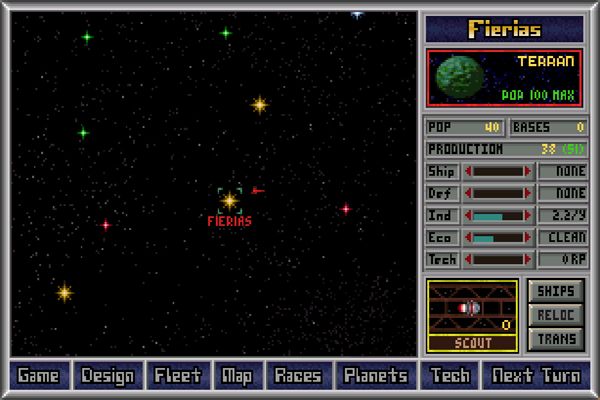The width and height of the screenshot is (600, 400).
Task: Select the Fierias star system
Action: pos(230,200)
